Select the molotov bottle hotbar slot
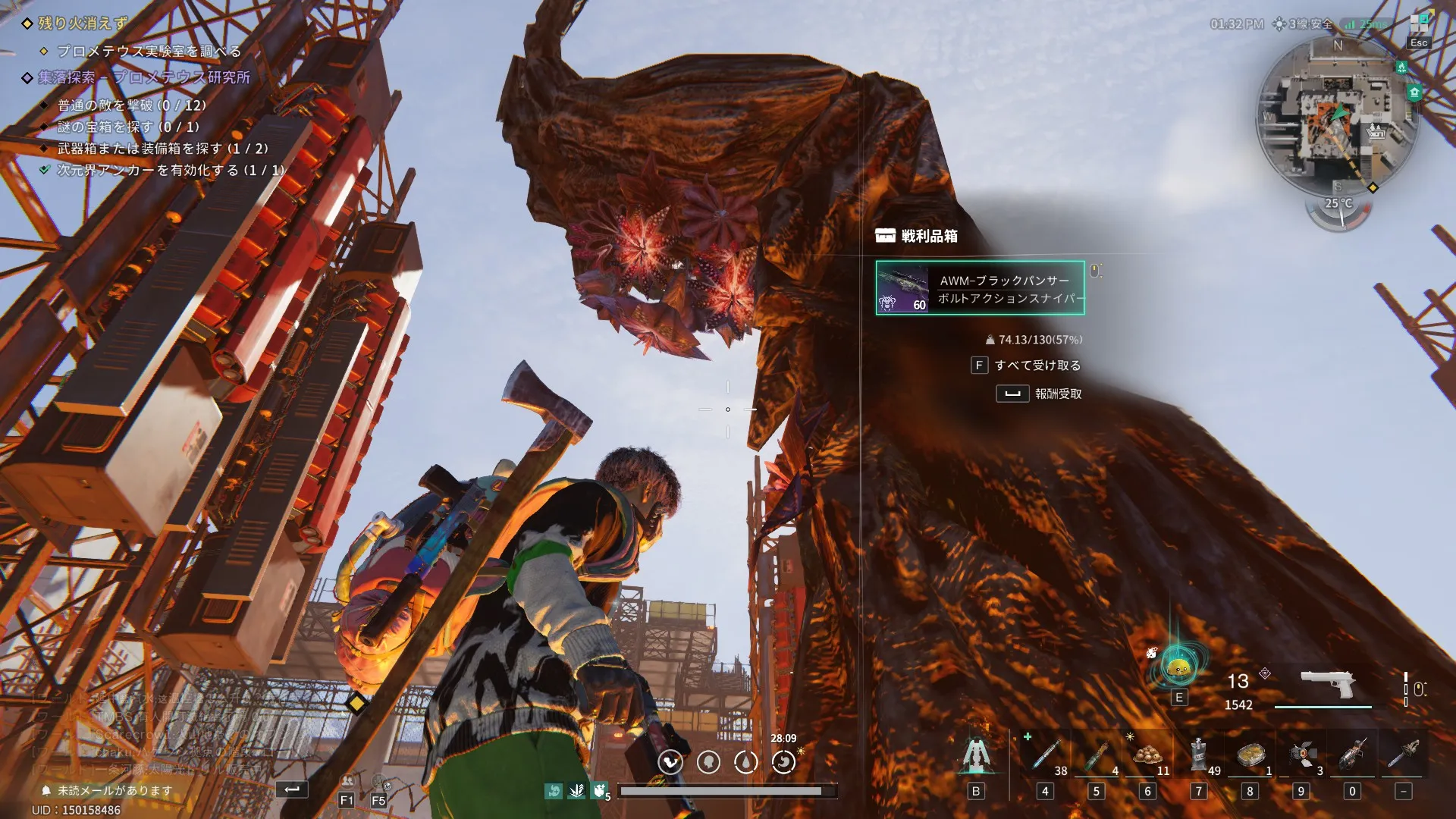Image resolution: width=1456 pixels, height=819 pixels. pyautogui.click(x=1096, y=755)
